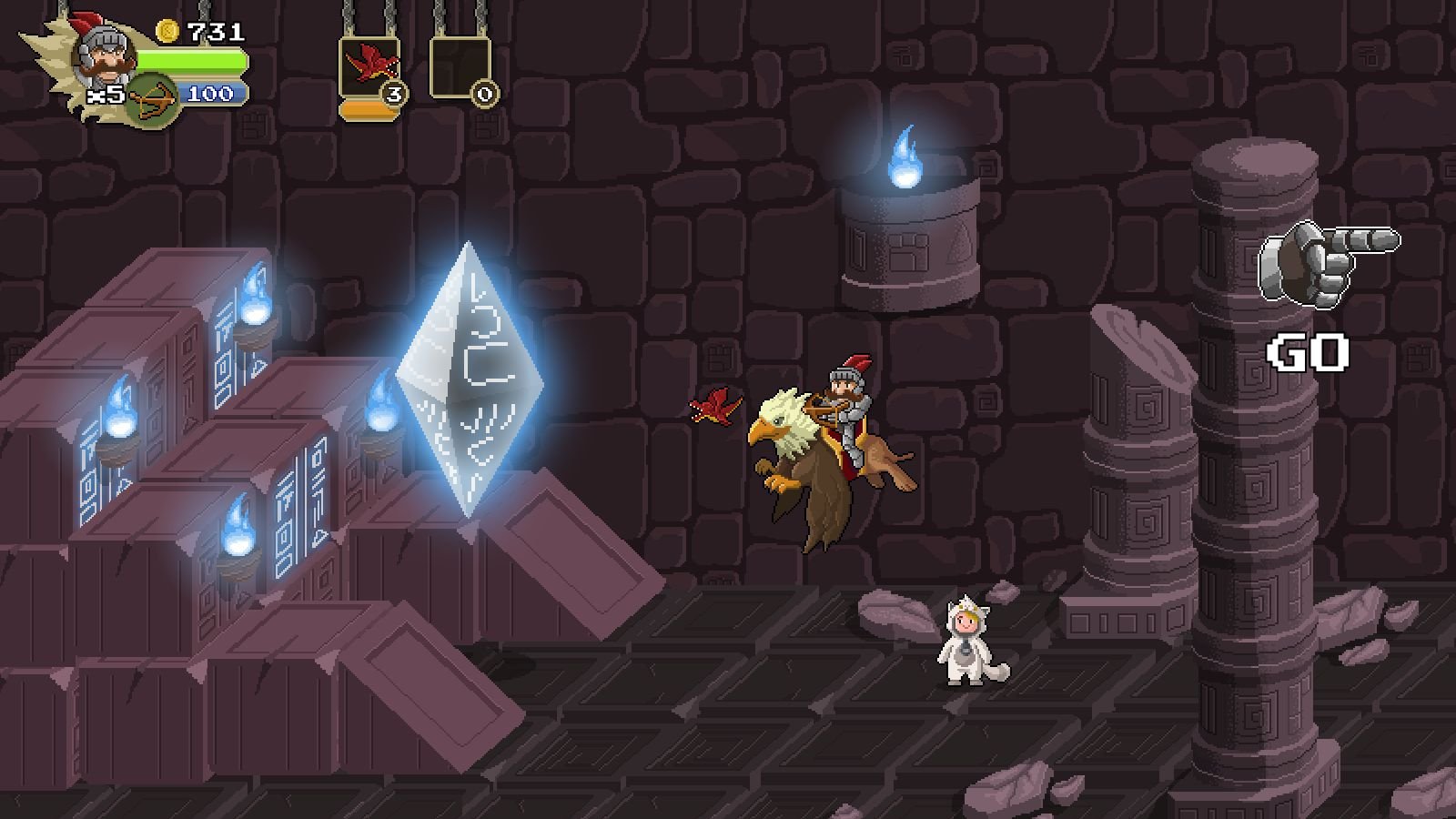Click the pointing hand GO indicator
The height and width of the screenshot is (819, 1456).
[1306, 264]
